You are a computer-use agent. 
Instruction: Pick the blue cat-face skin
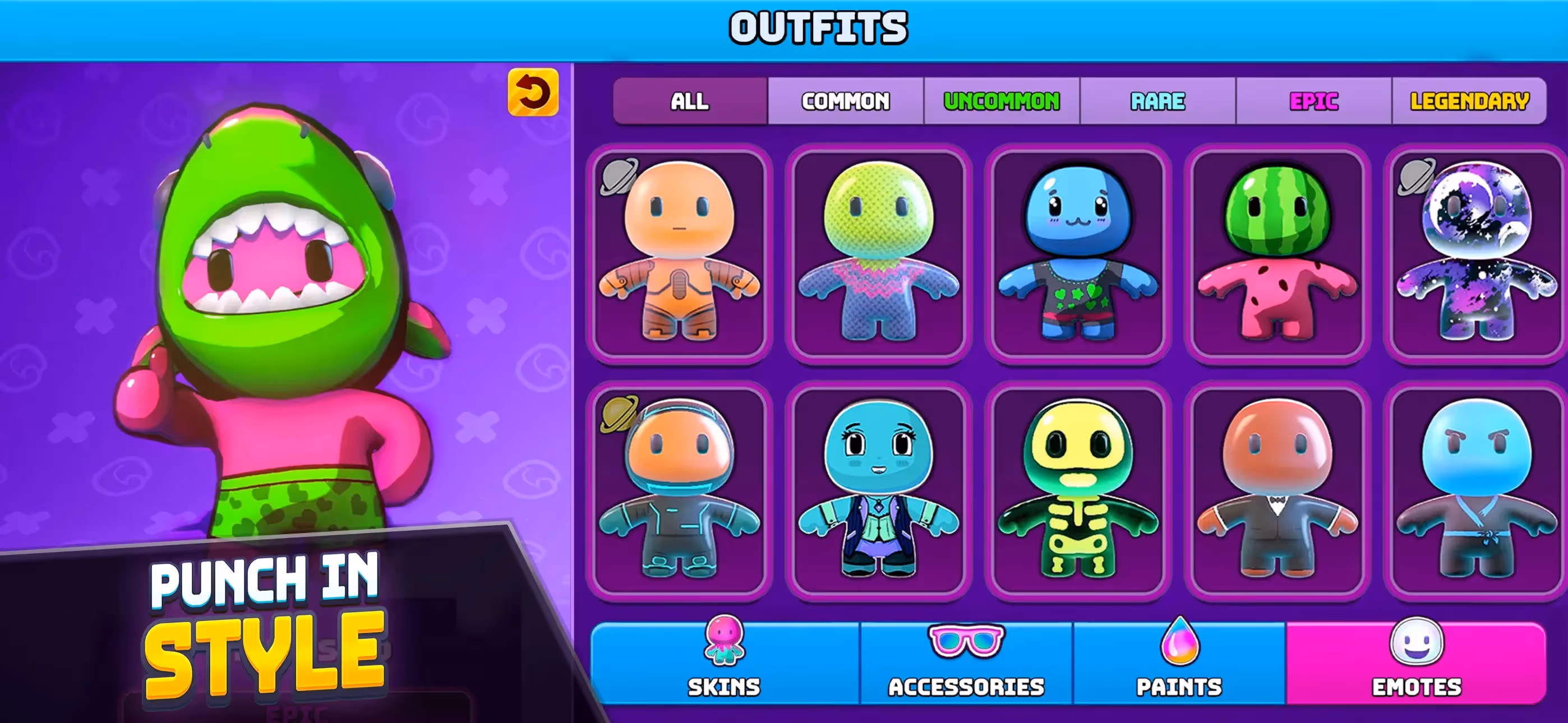pyautogui.click(x=1077, y=253)
